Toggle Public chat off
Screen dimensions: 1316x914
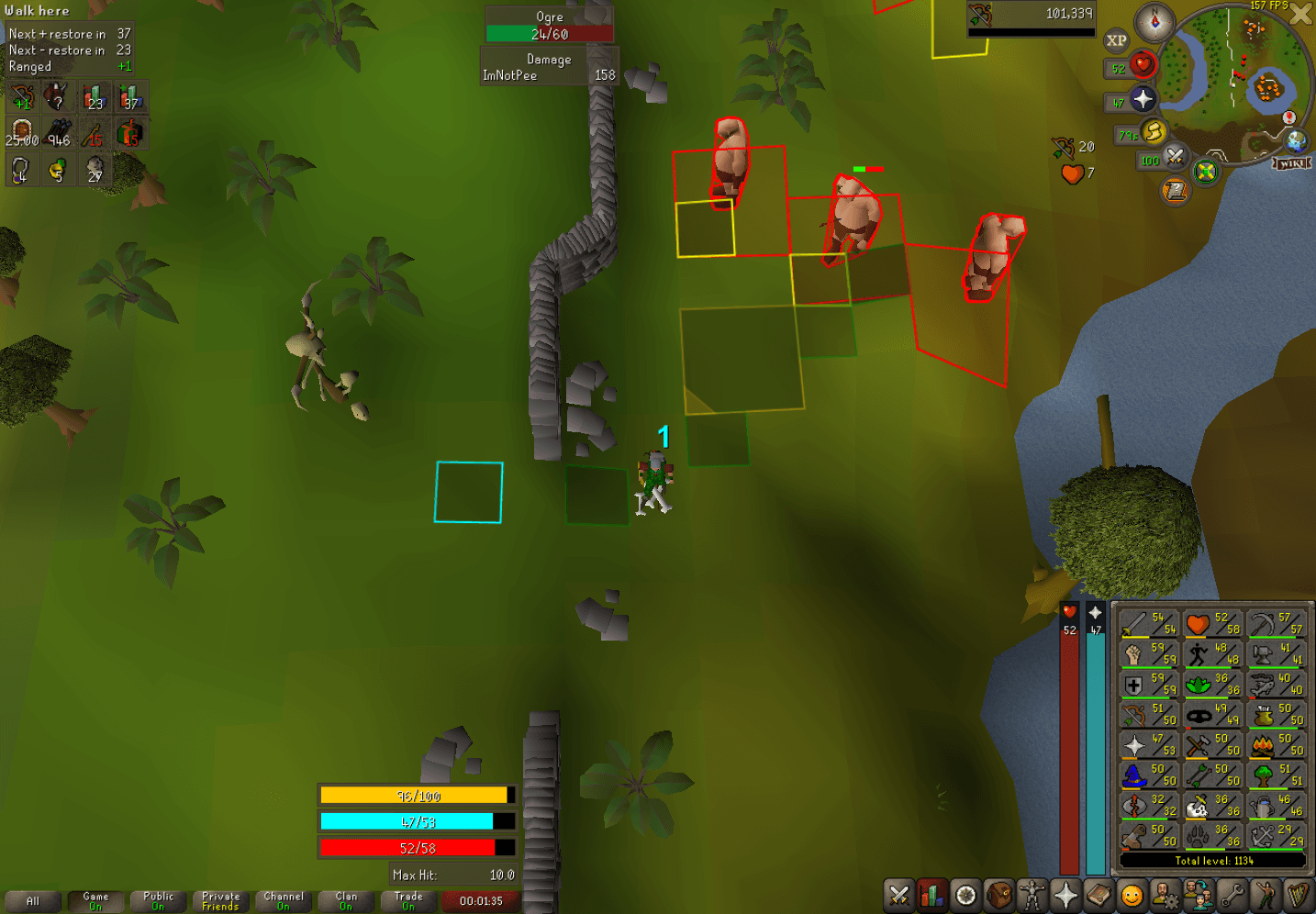157,901
